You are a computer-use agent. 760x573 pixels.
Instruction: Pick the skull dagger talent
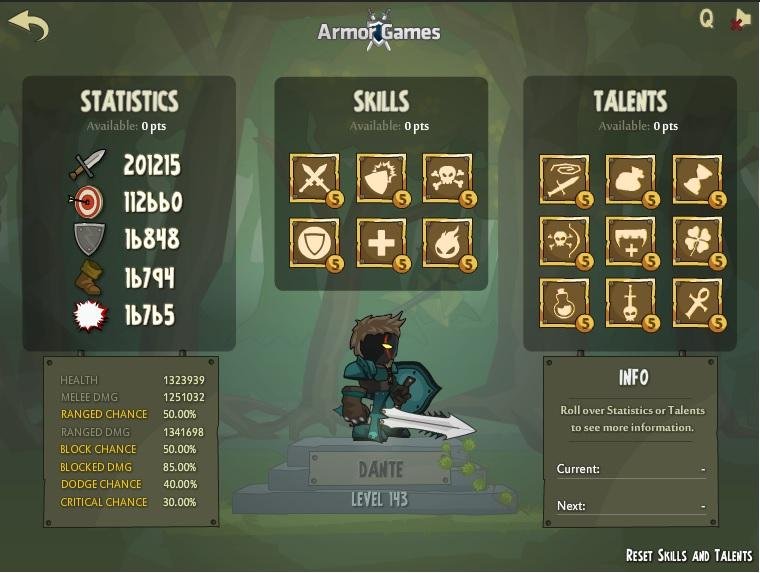tap(630, 303)
